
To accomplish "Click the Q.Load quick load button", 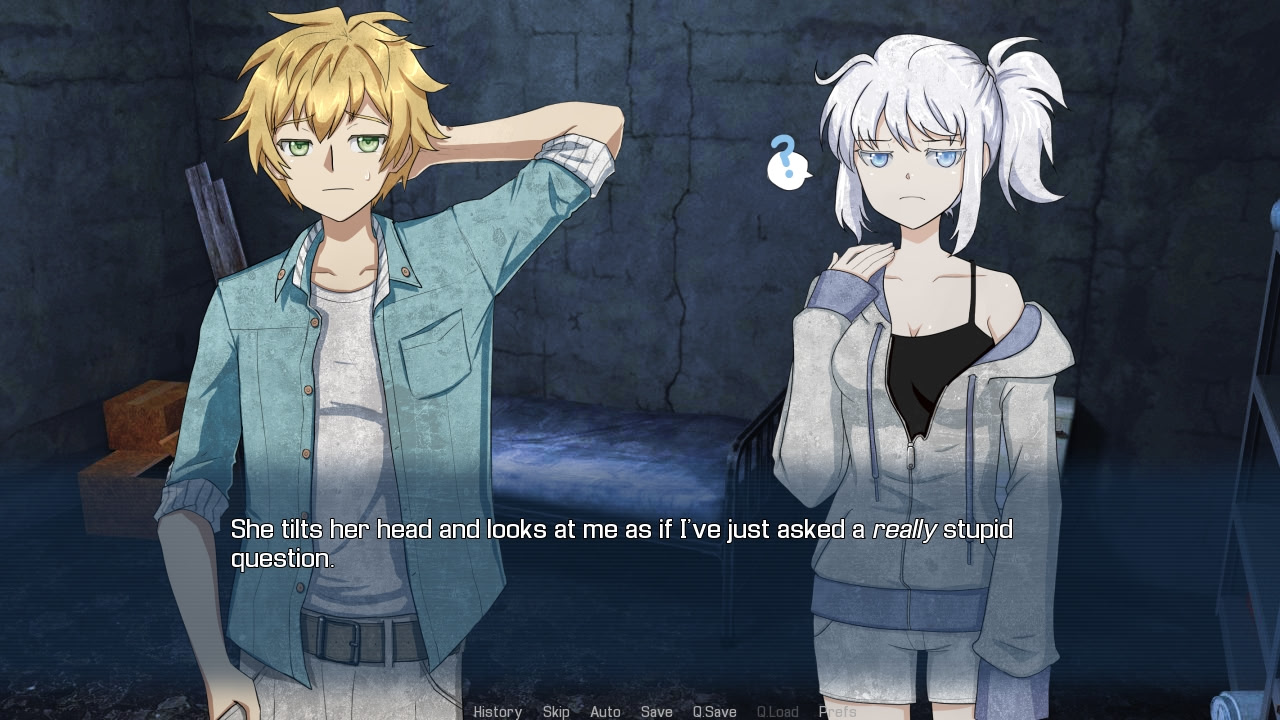I will [777, 712].
